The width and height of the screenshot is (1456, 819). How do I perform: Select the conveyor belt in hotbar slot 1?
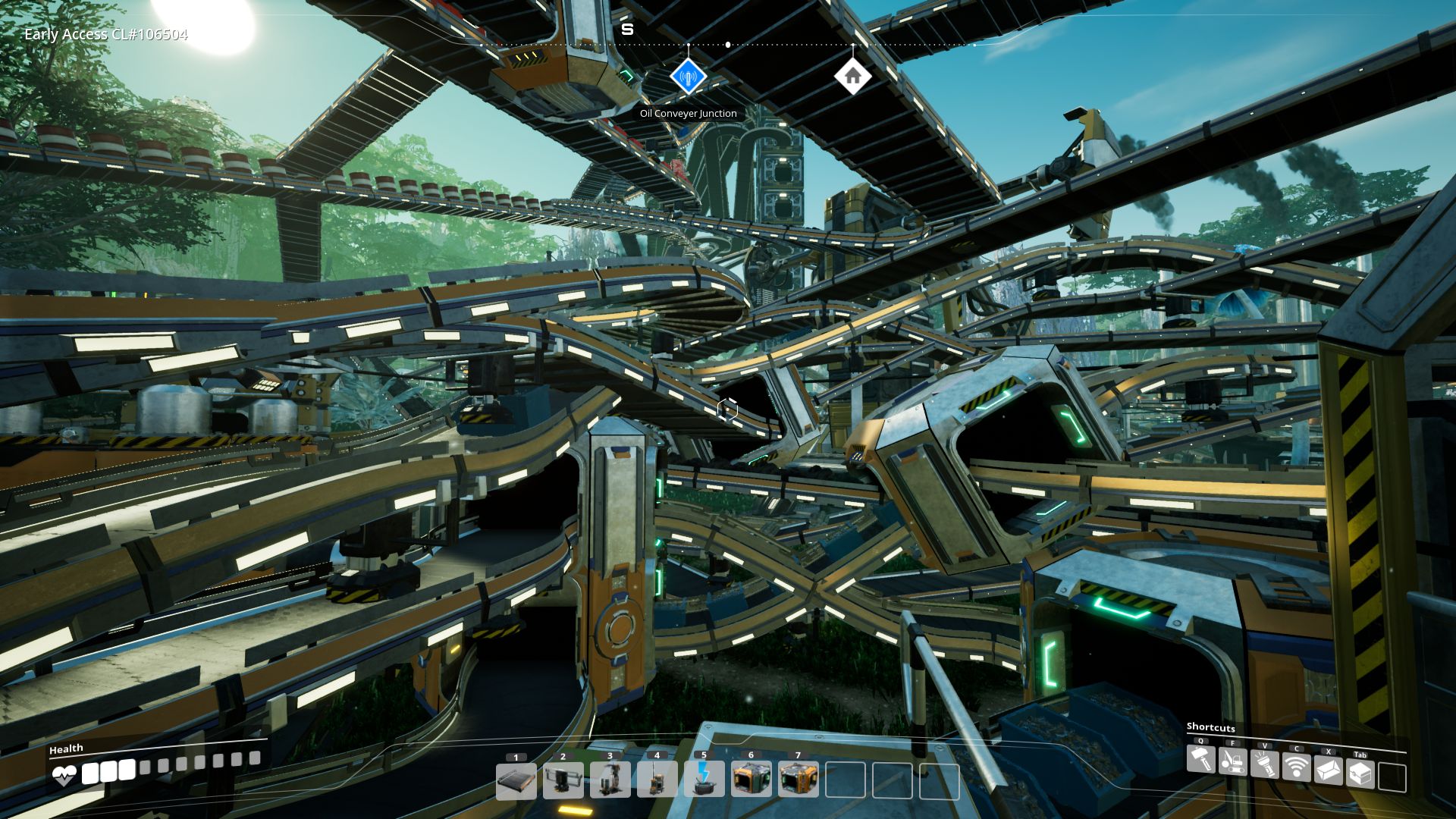(x=516, y=781)
